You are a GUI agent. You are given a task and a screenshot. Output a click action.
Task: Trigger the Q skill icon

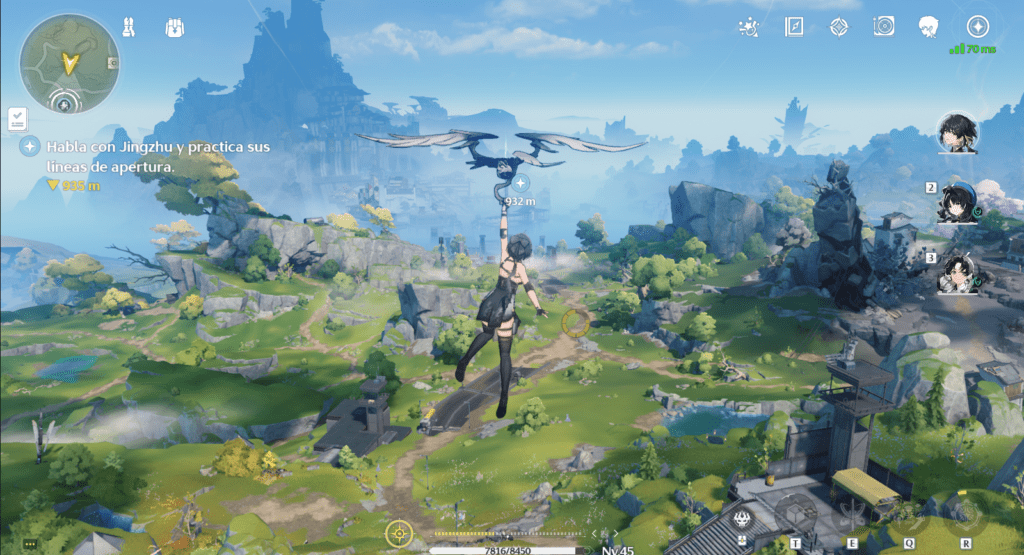click(909, 518)
